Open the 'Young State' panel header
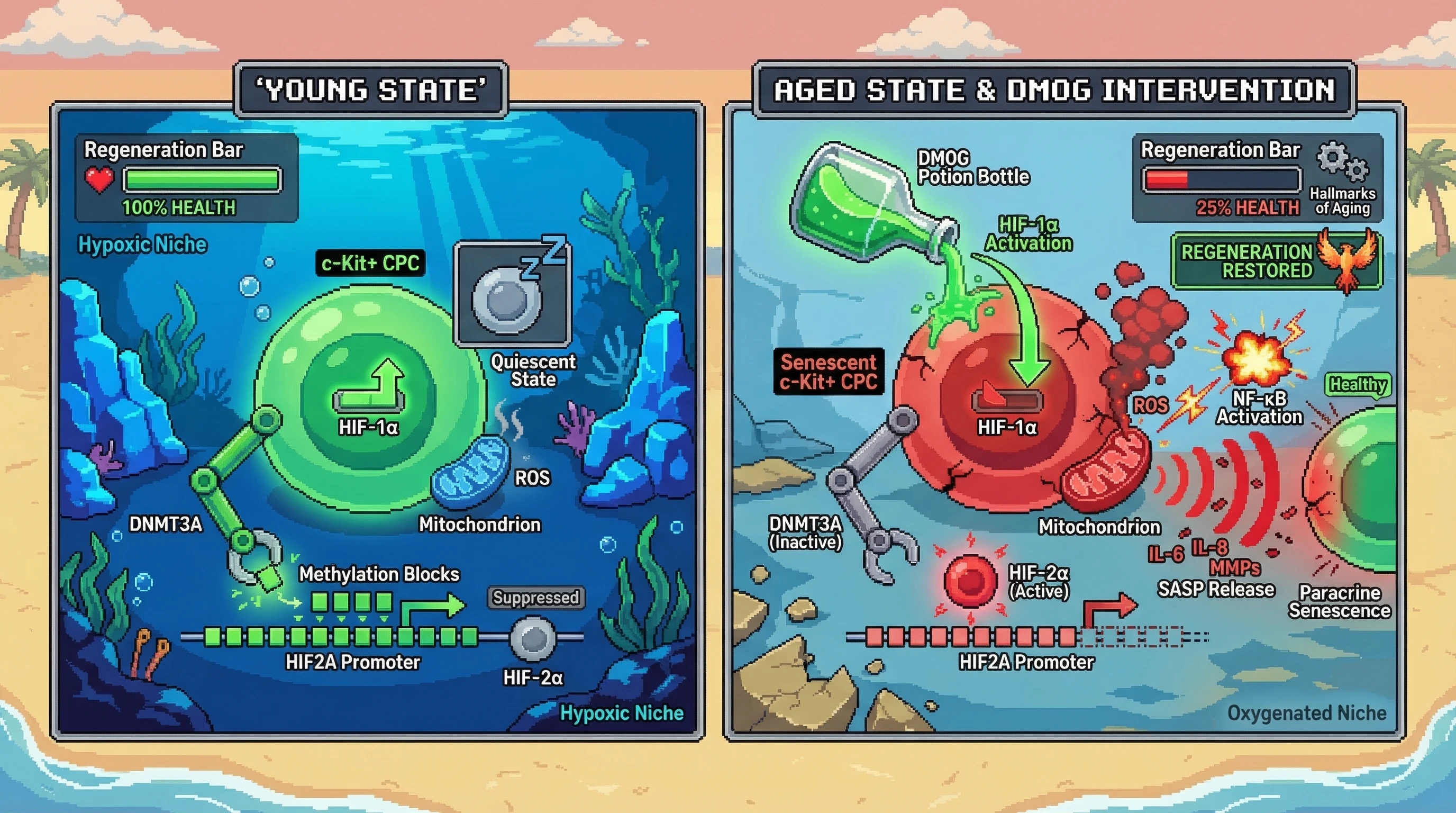Viewport: 1456px width, 813px height. 371,90
